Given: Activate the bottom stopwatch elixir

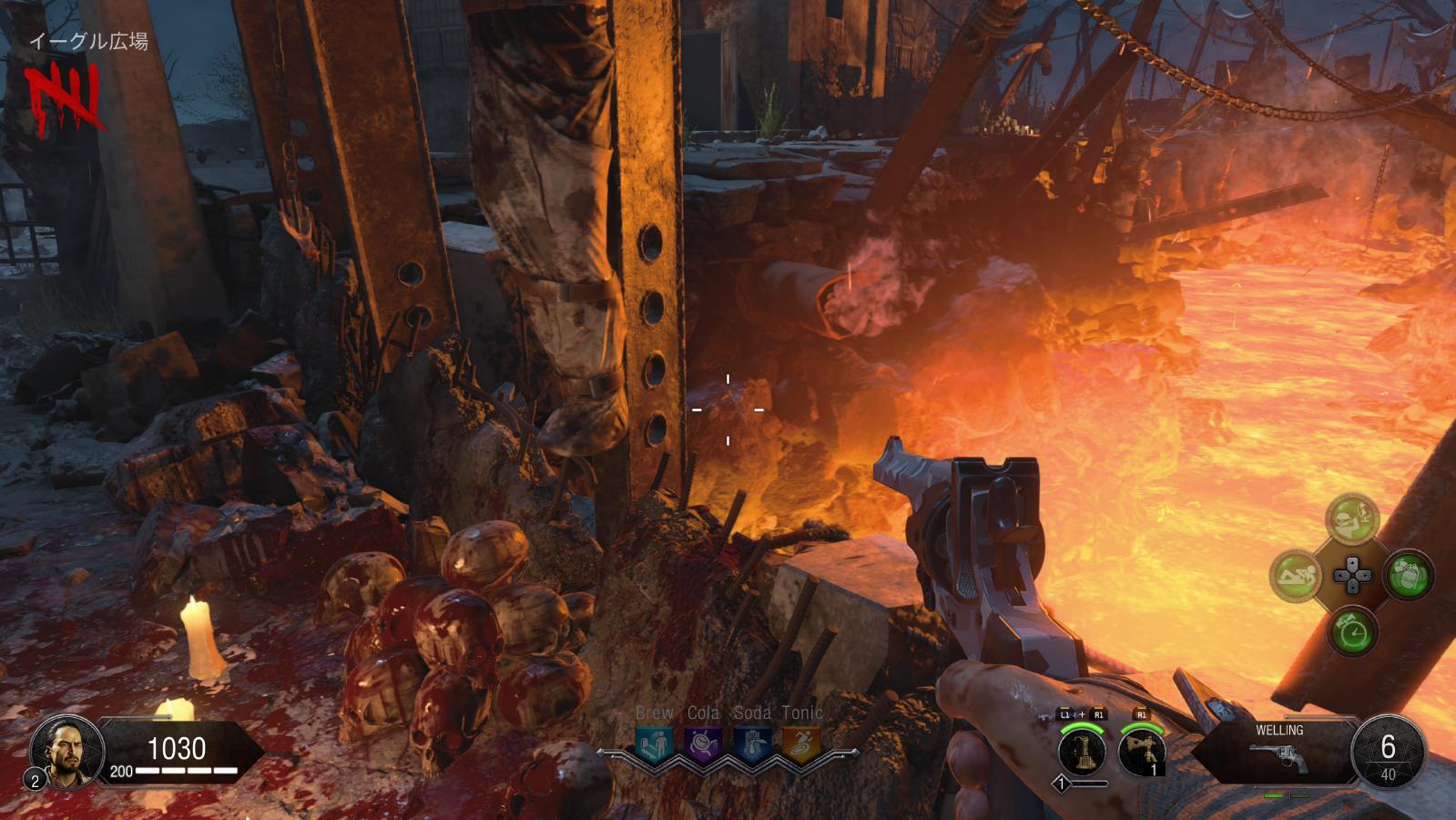Looking at the screenshot, I should (1351, 631).
